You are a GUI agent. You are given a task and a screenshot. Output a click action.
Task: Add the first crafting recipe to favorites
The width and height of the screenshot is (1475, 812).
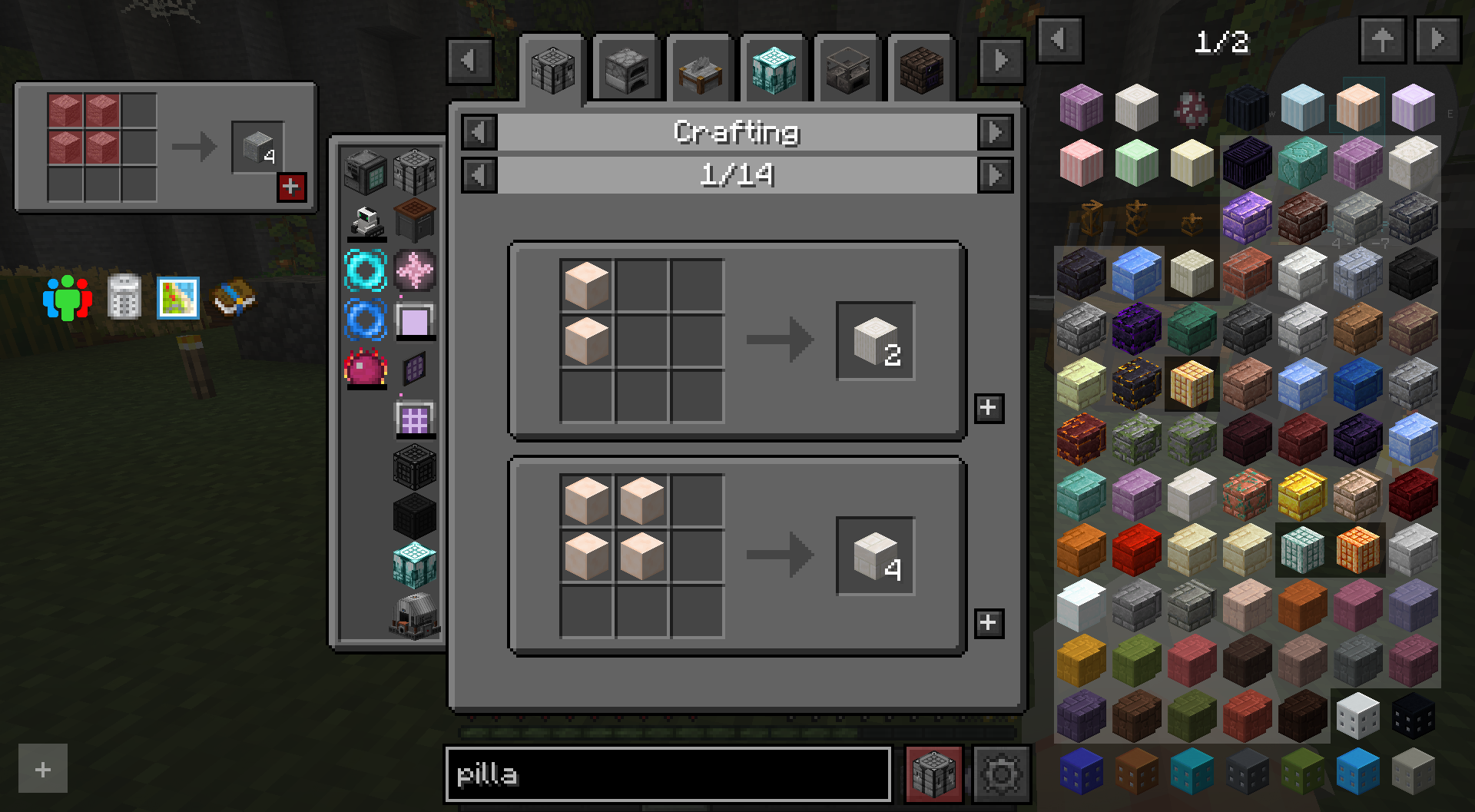pyautogui.click(x=988, y=408)
